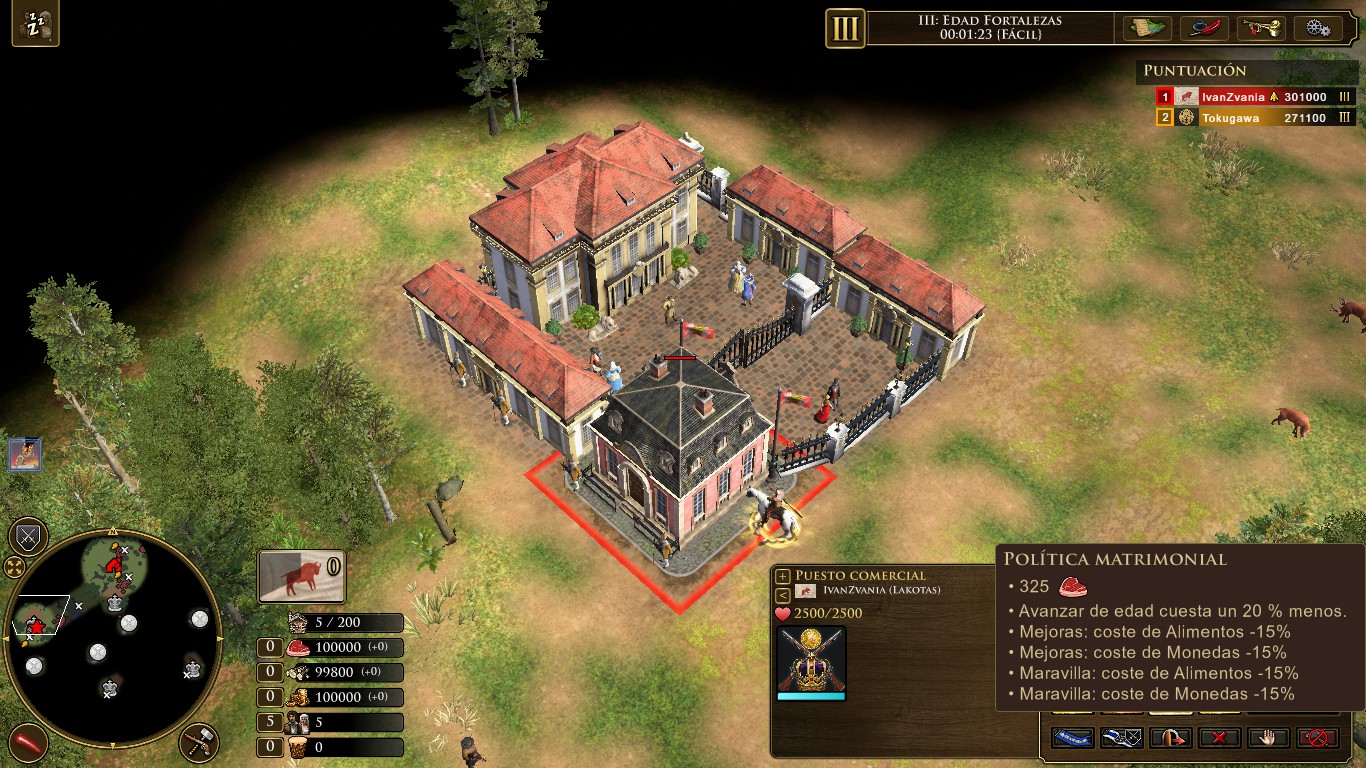Expand the Puesto Comercial plus button
Viewport: 1366px width, 768px height.
(x=783, y=576)
